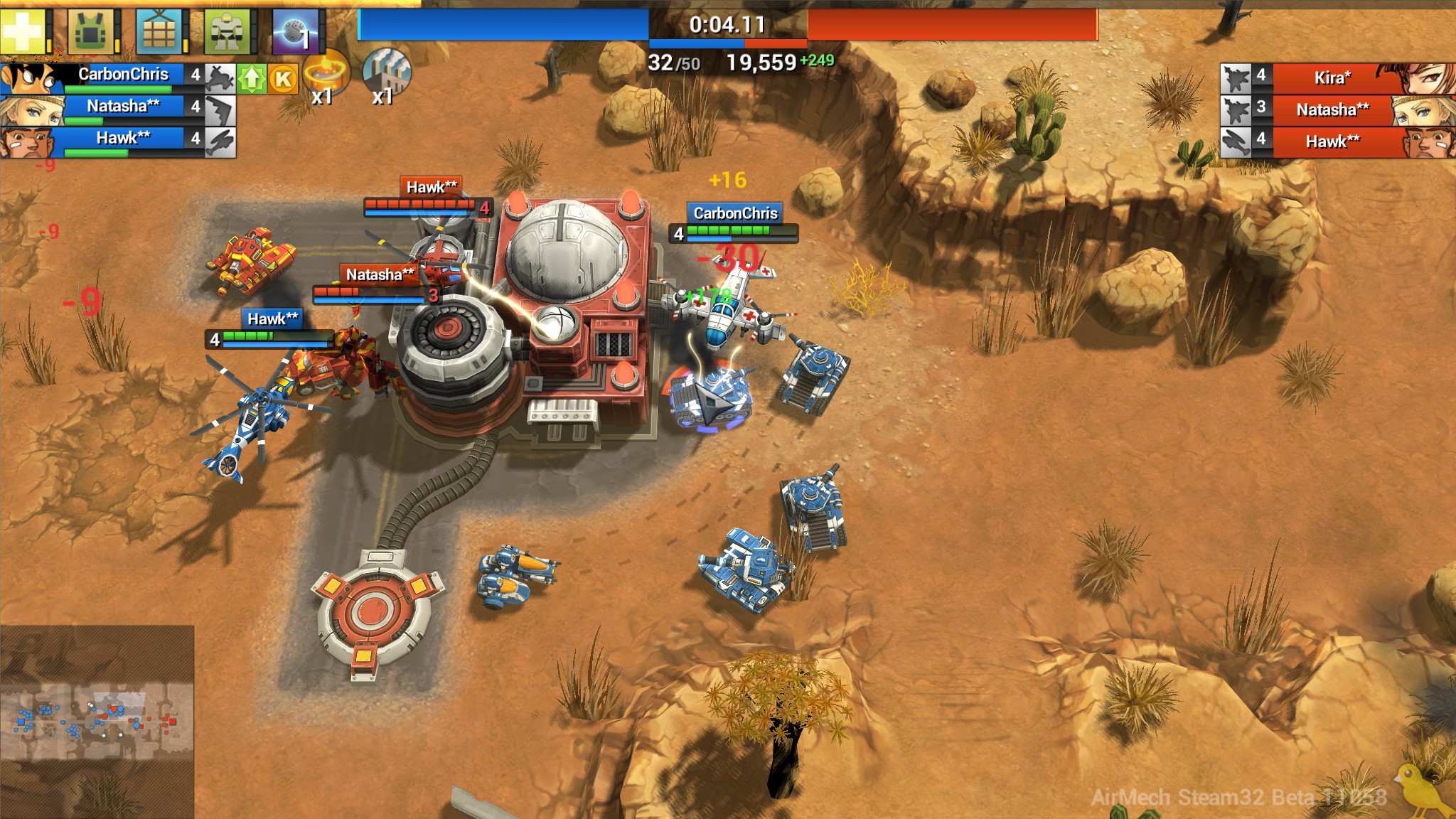This screenshot has width=1456, height=819.
Task: Select the mech robot unit slot
Action: pyautogui.click(x=226, y=31)
